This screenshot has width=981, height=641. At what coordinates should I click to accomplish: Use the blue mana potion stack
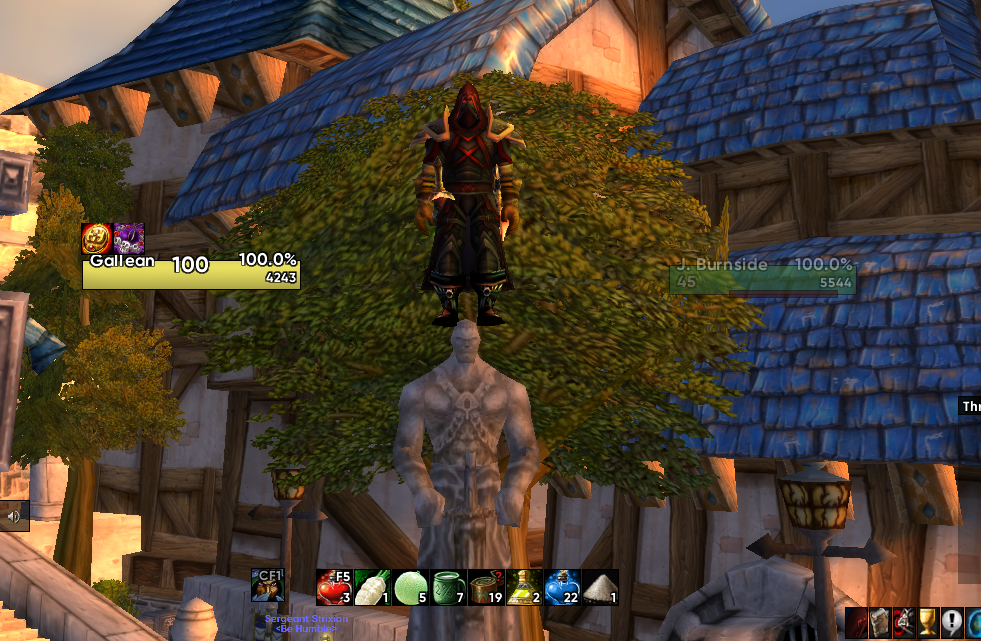tap(562, 586)
